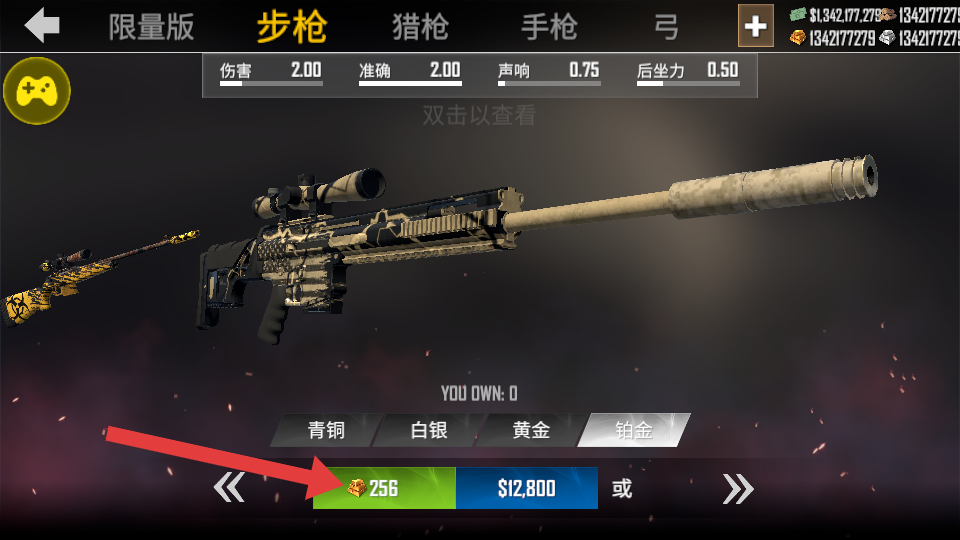
Task: Choose the 弓 bow tab
Action: 666,27
